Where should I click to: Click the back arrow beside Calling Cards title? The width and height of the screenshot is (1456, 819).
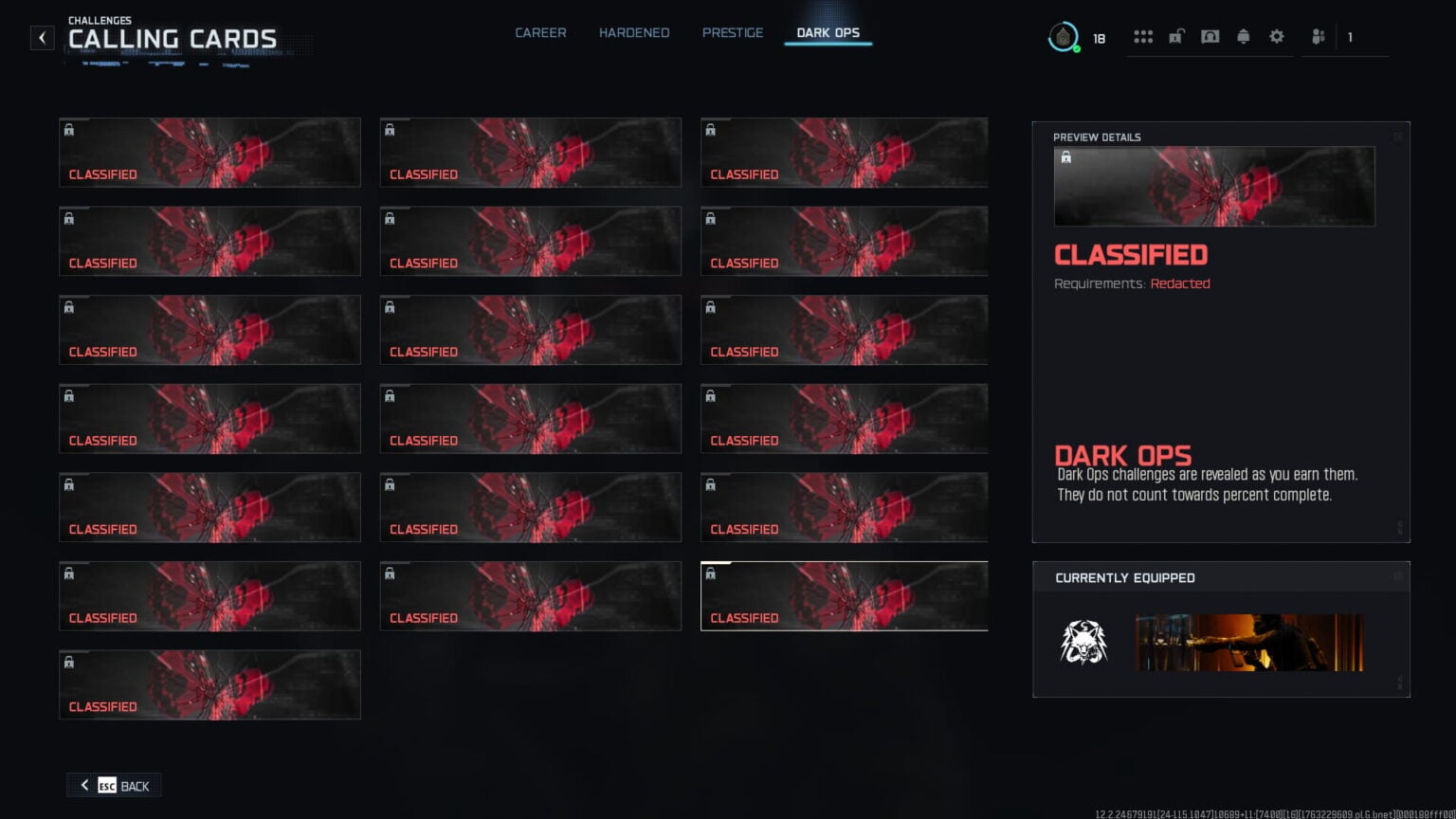[x=42, y=37]
